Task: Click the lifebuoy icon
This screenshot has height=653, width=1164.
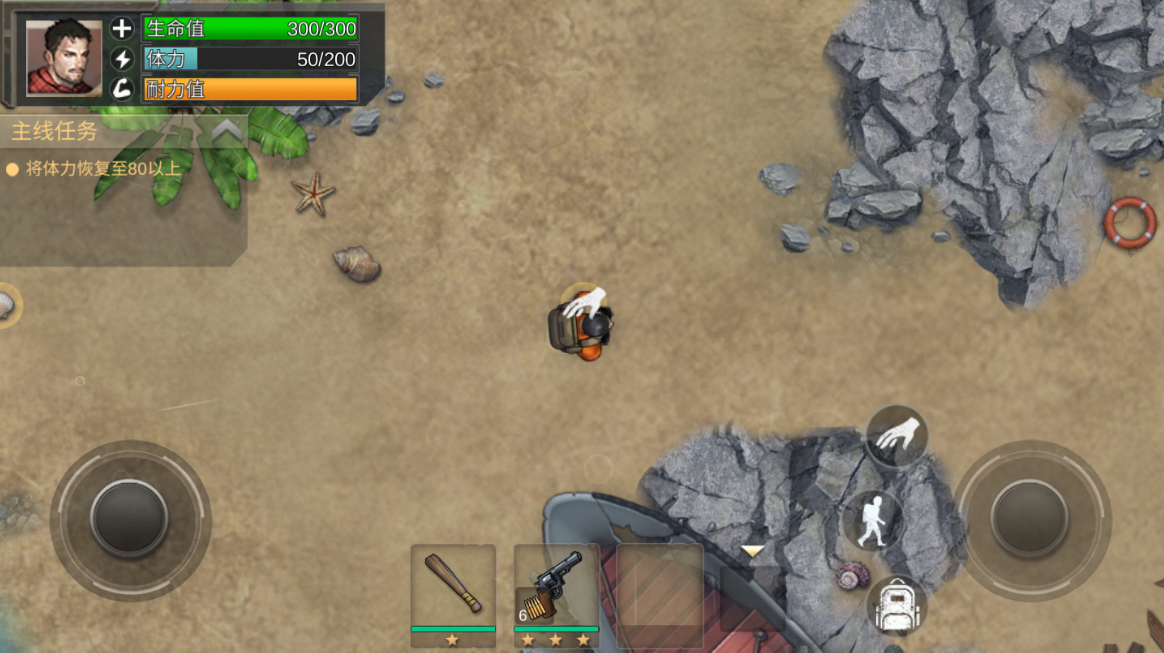Action: tap(1129, 222)
